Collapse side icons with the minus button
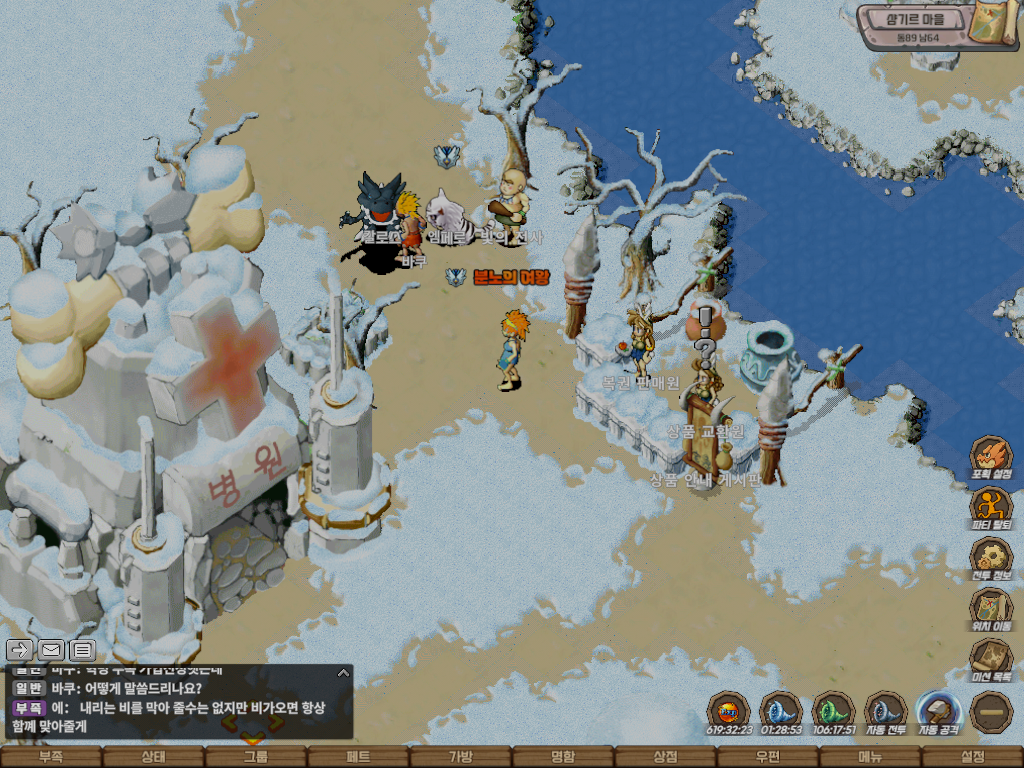This screenshot has width=1024, height=768. coord(991,711)
